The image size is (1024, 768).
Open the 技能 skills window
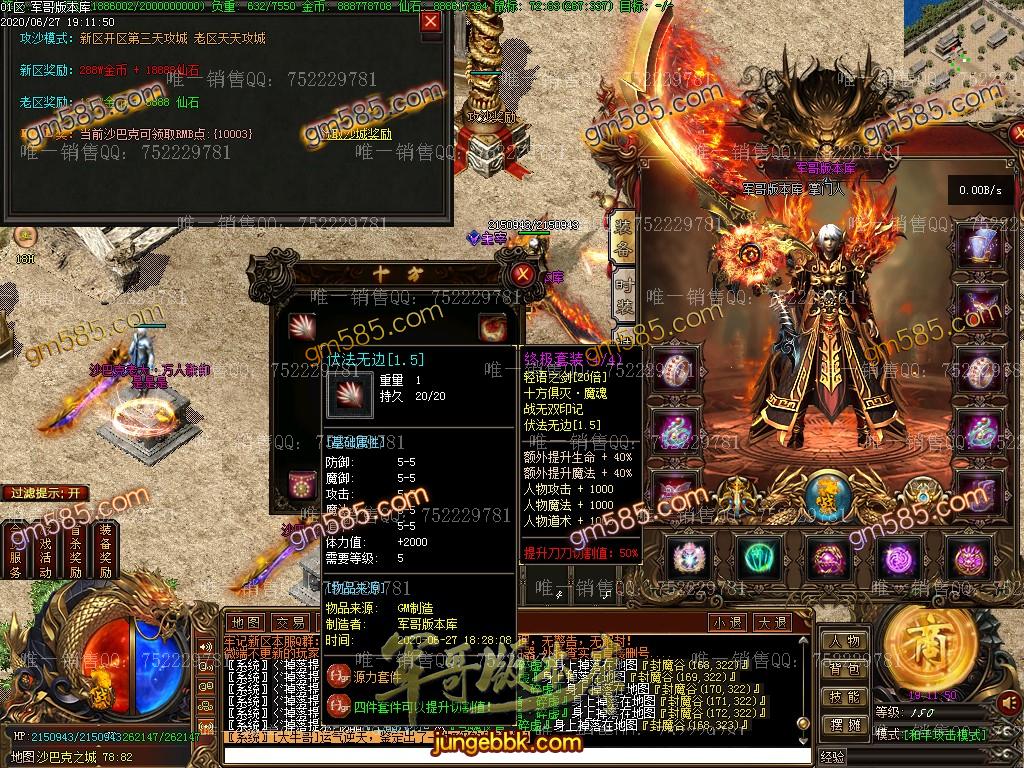(x=845, y=697)
